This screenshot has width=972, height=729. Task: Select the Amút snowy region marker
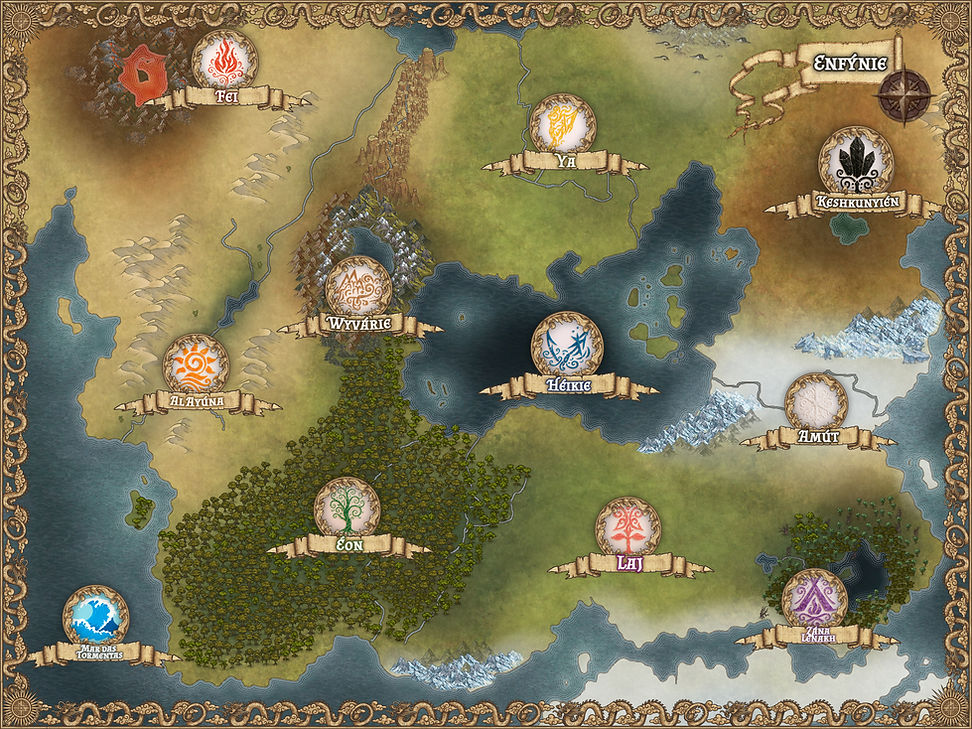(816, 404)
